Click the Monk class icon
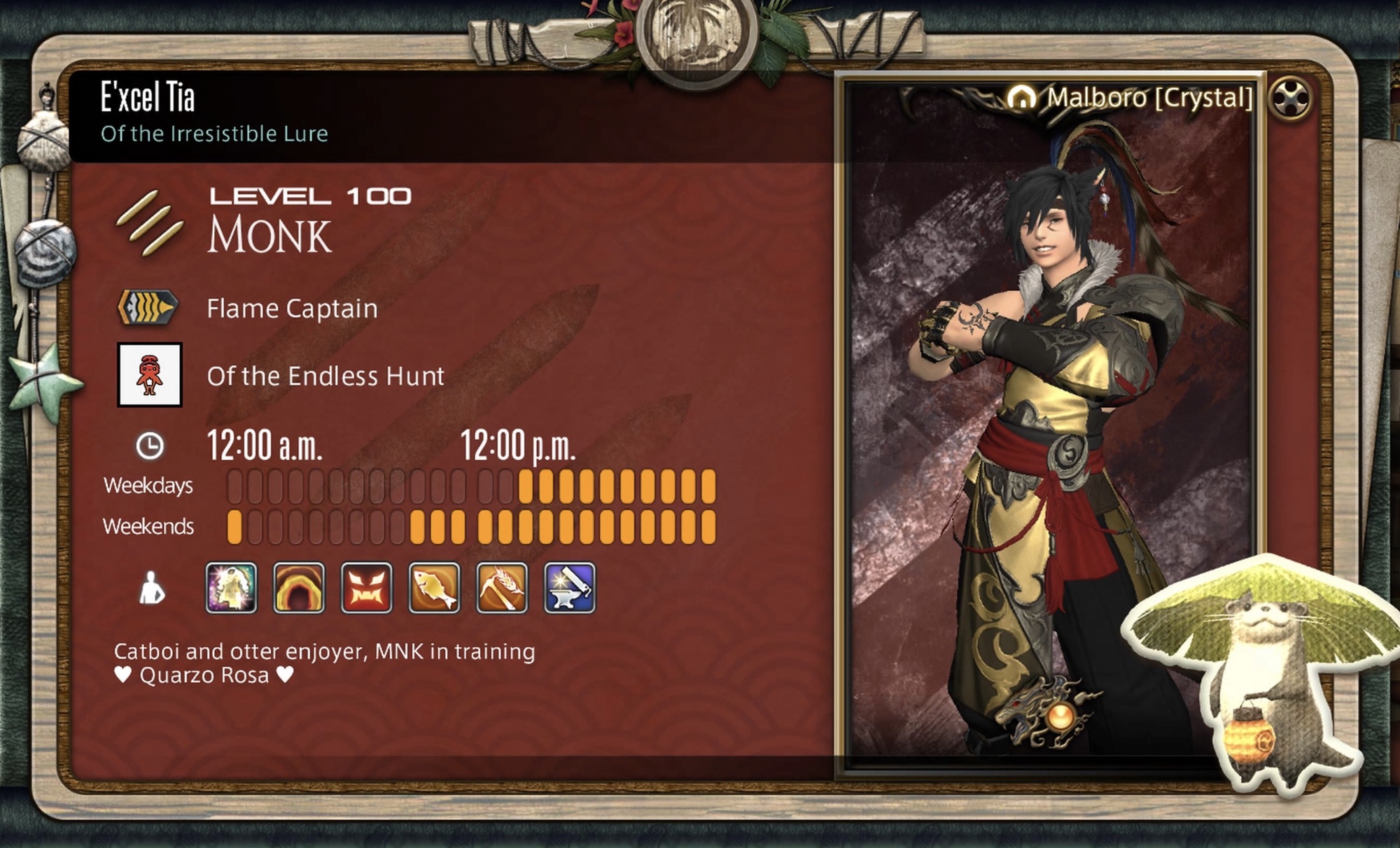This screenshot has height=848, width=1400. point(150,222)
